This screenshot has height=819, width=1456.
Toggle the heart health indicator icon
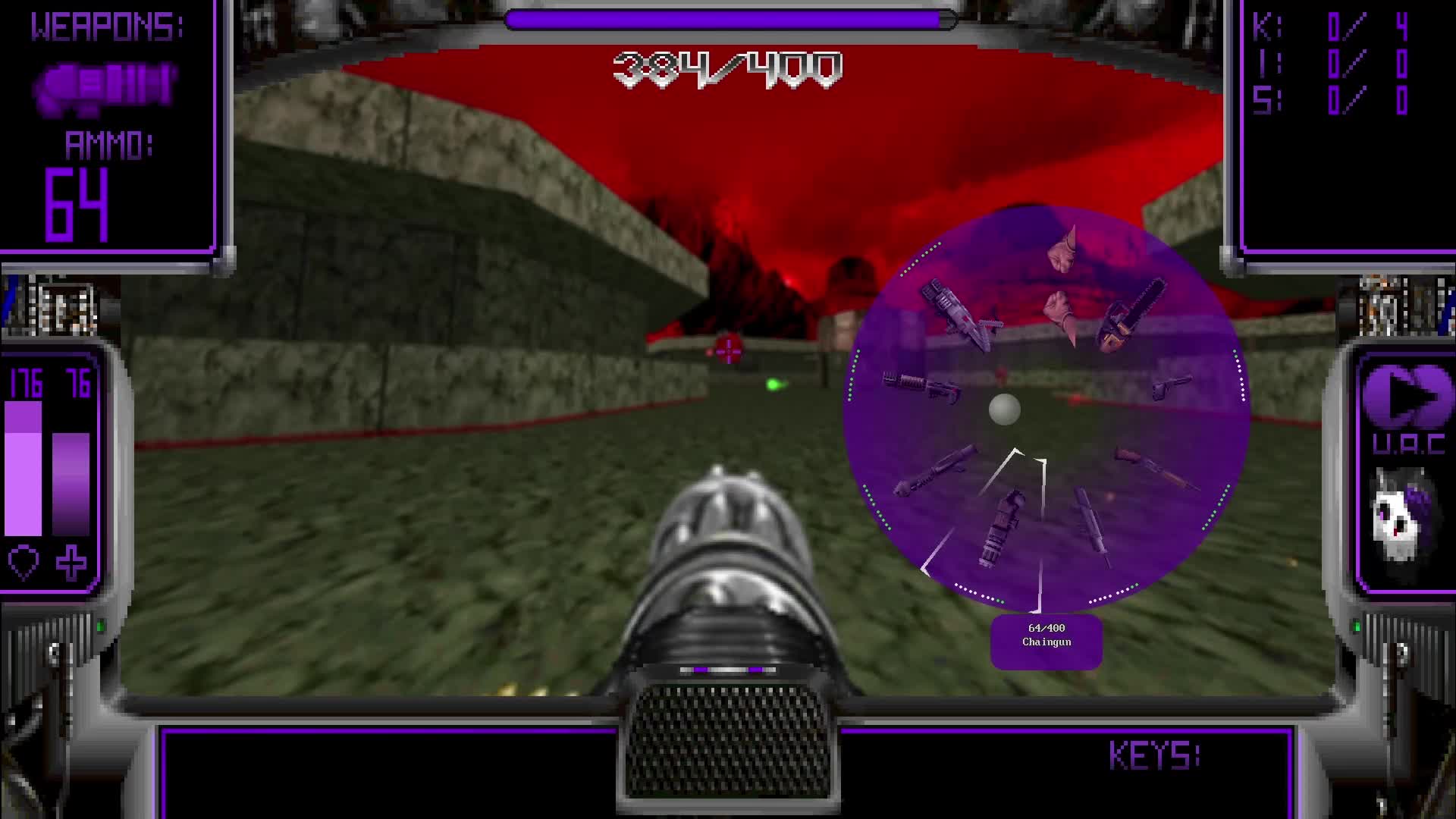click(25, 563)
